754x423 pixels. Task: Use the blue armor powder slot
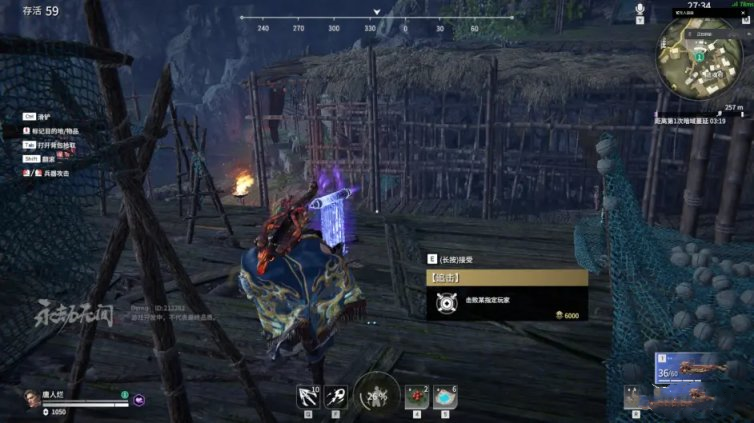pos(444,394)
